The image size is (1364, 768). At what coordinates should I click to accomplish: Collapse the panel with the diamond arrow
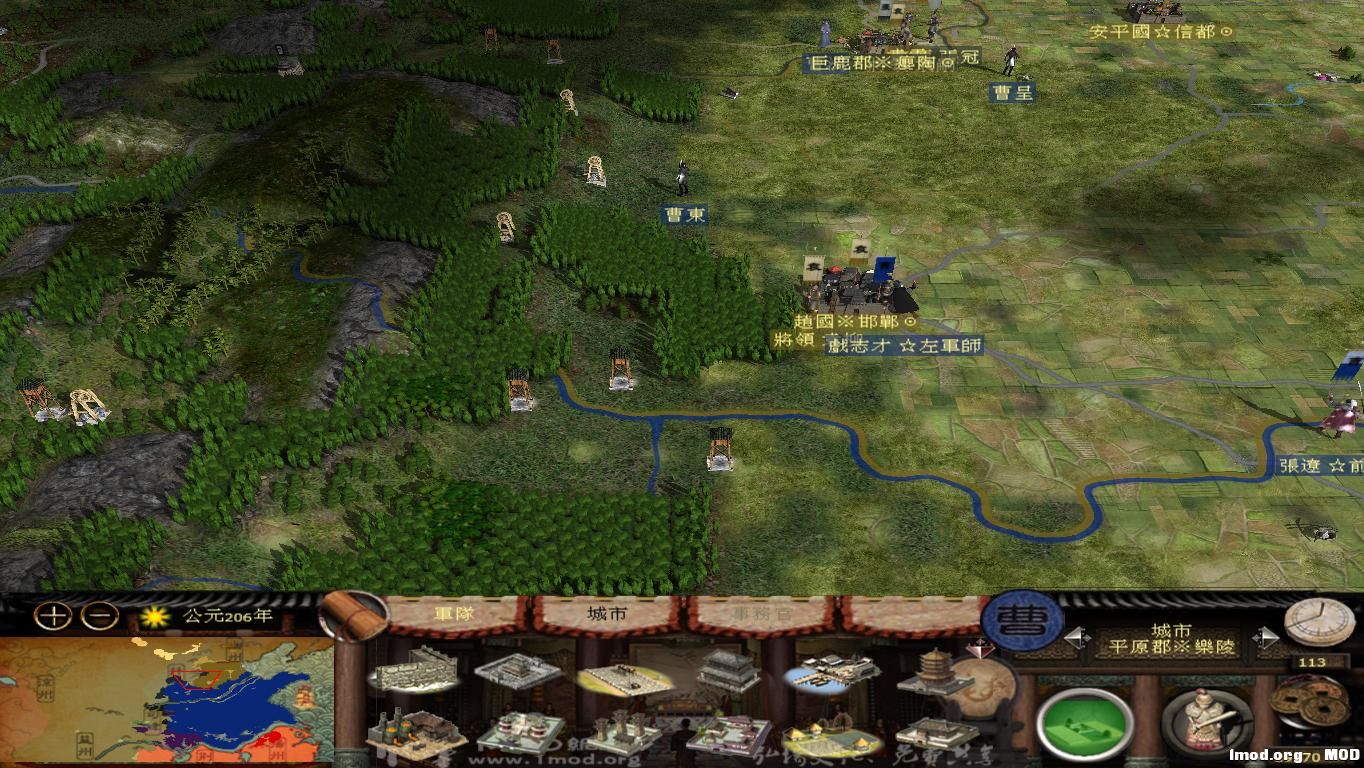pyautogui.click(x=979, y=649)
